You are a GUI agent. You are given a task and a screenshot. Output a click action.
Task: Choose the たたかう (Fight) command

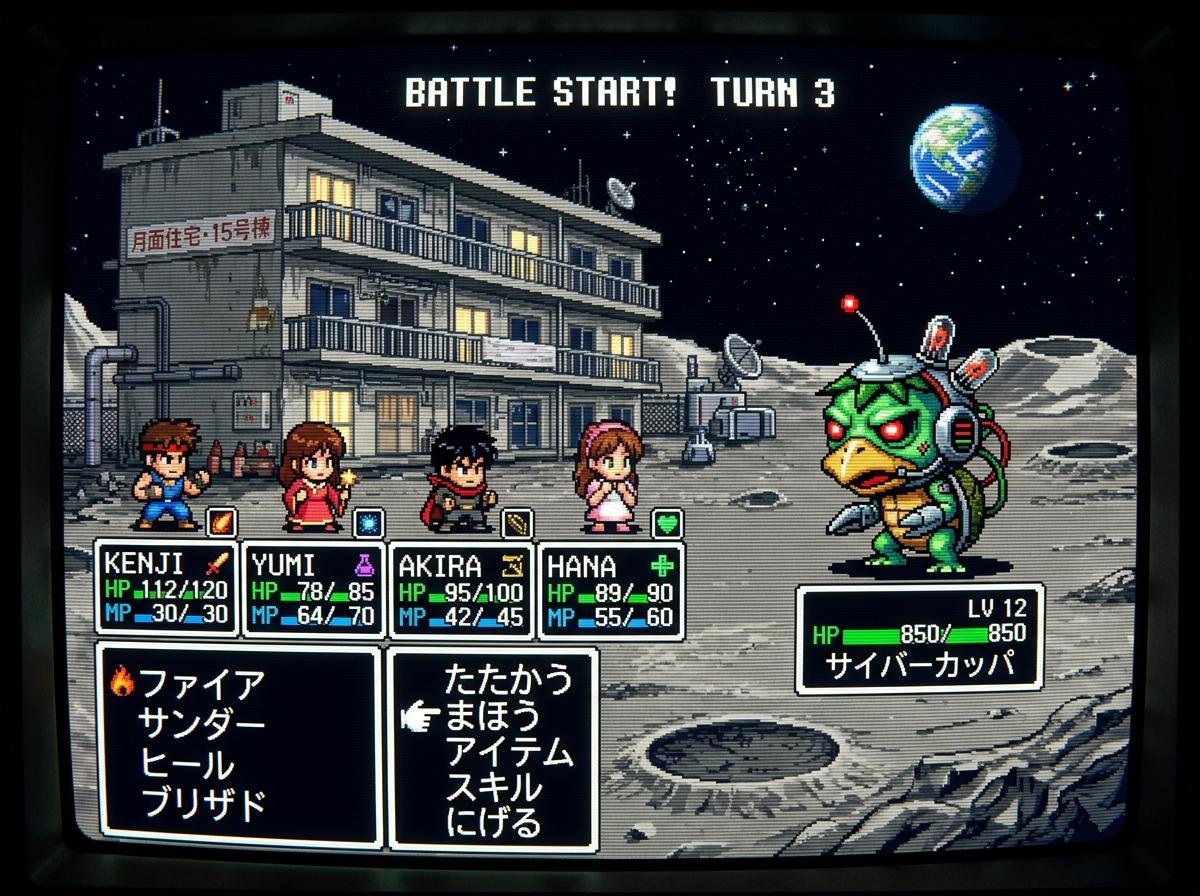pos(508,679)
